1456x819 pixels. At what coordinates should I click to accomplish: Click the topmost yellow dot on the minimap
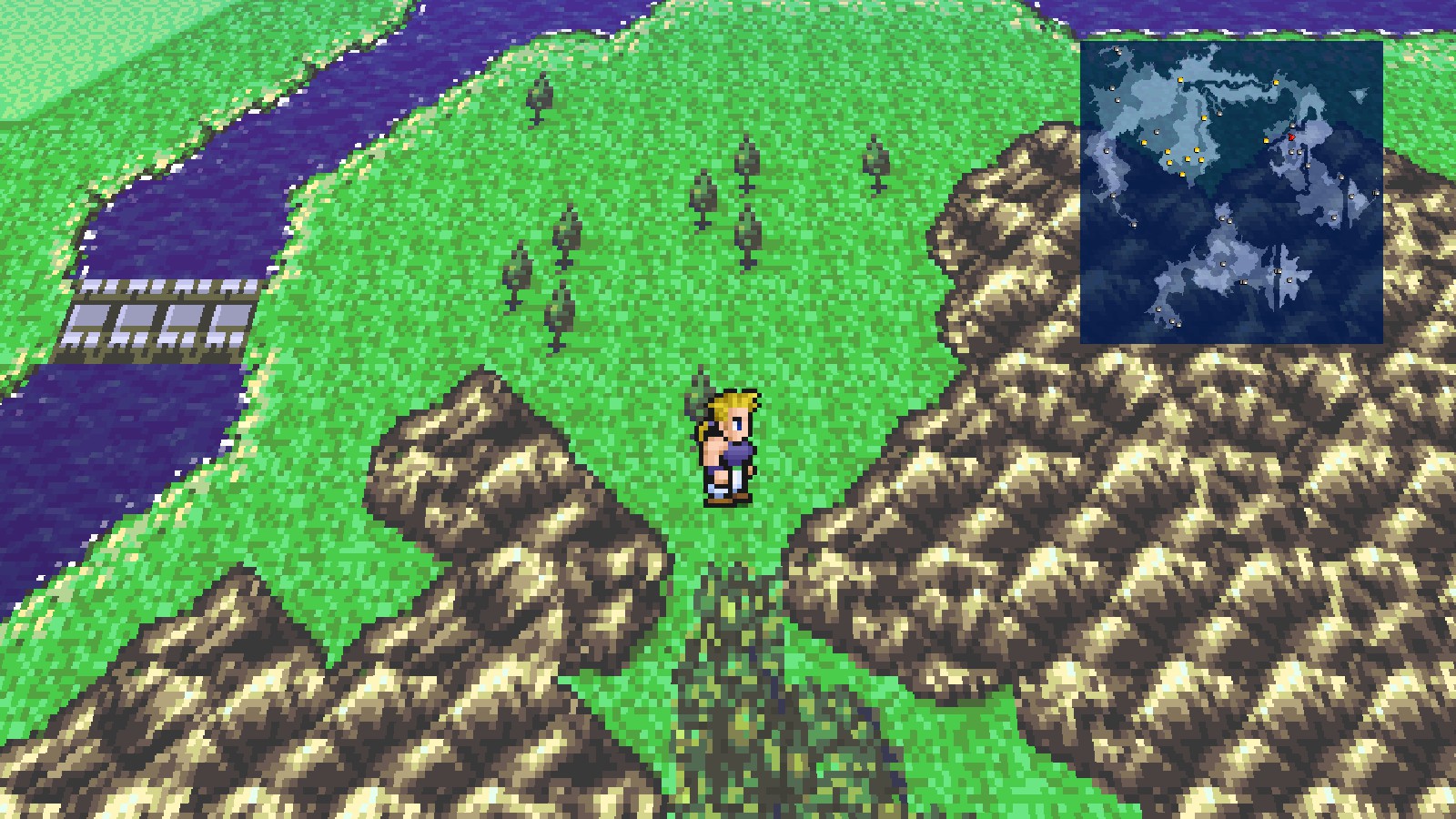click(x=1179, y=79)
